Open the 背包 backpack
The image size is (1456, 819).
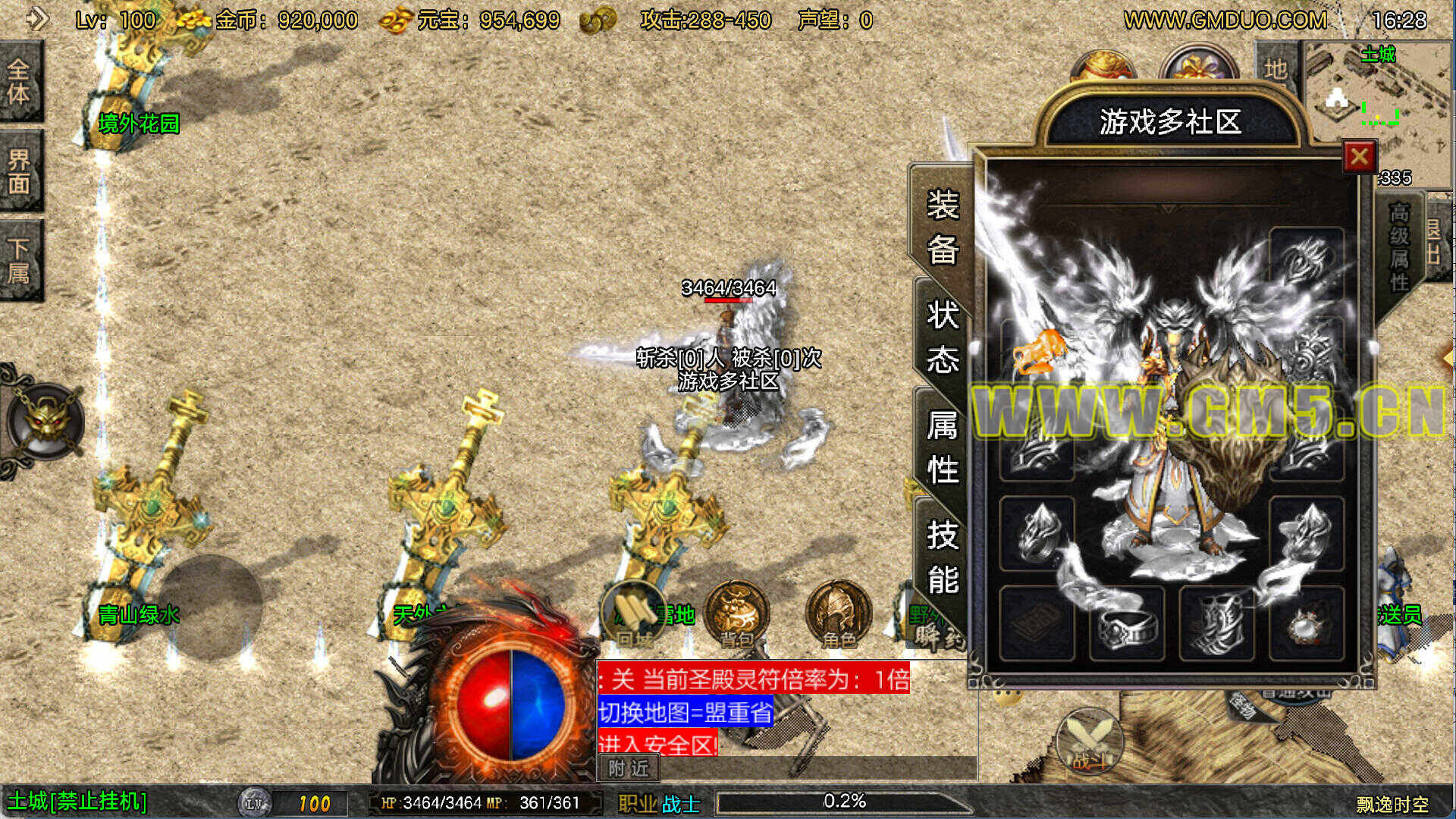pos(736,614)
